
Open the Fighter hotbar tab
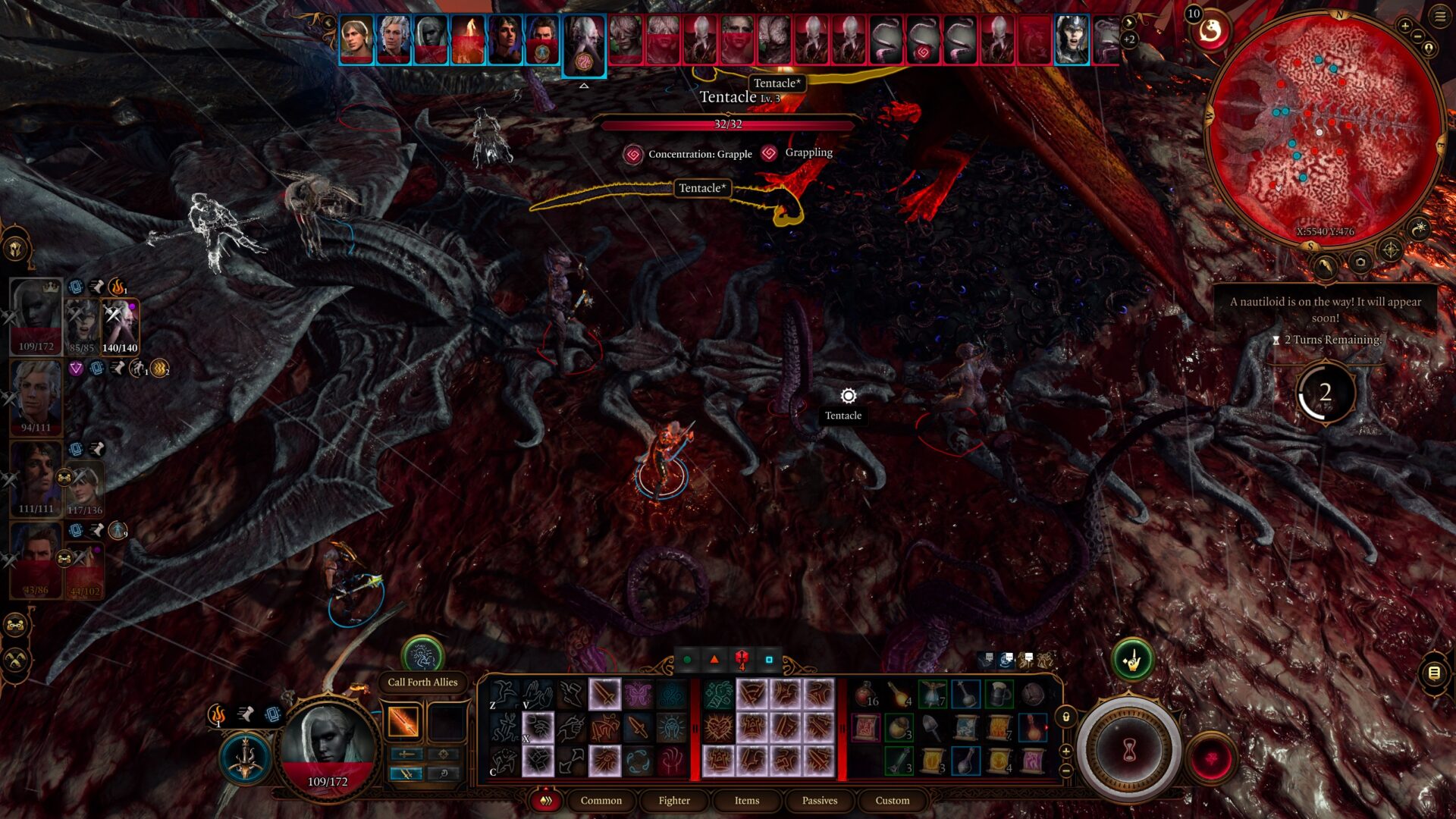point(674,800)
